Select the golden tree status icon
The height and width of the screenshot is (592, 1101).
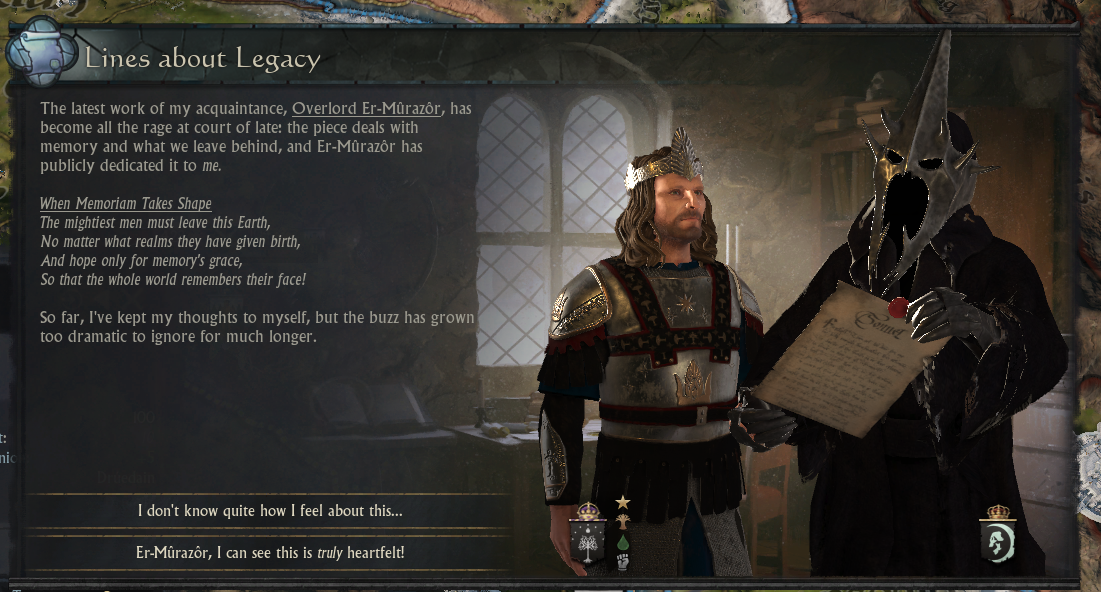pyautogui.click(x=623, y=521)
